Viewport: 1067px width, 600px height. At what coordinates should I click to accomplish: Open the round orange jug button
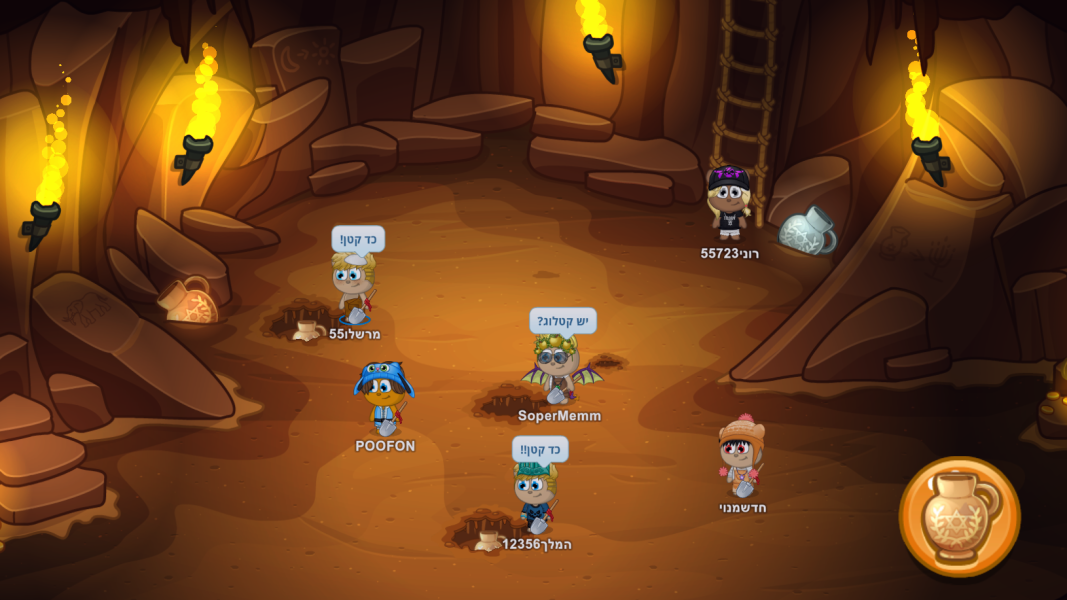[959, 517]
